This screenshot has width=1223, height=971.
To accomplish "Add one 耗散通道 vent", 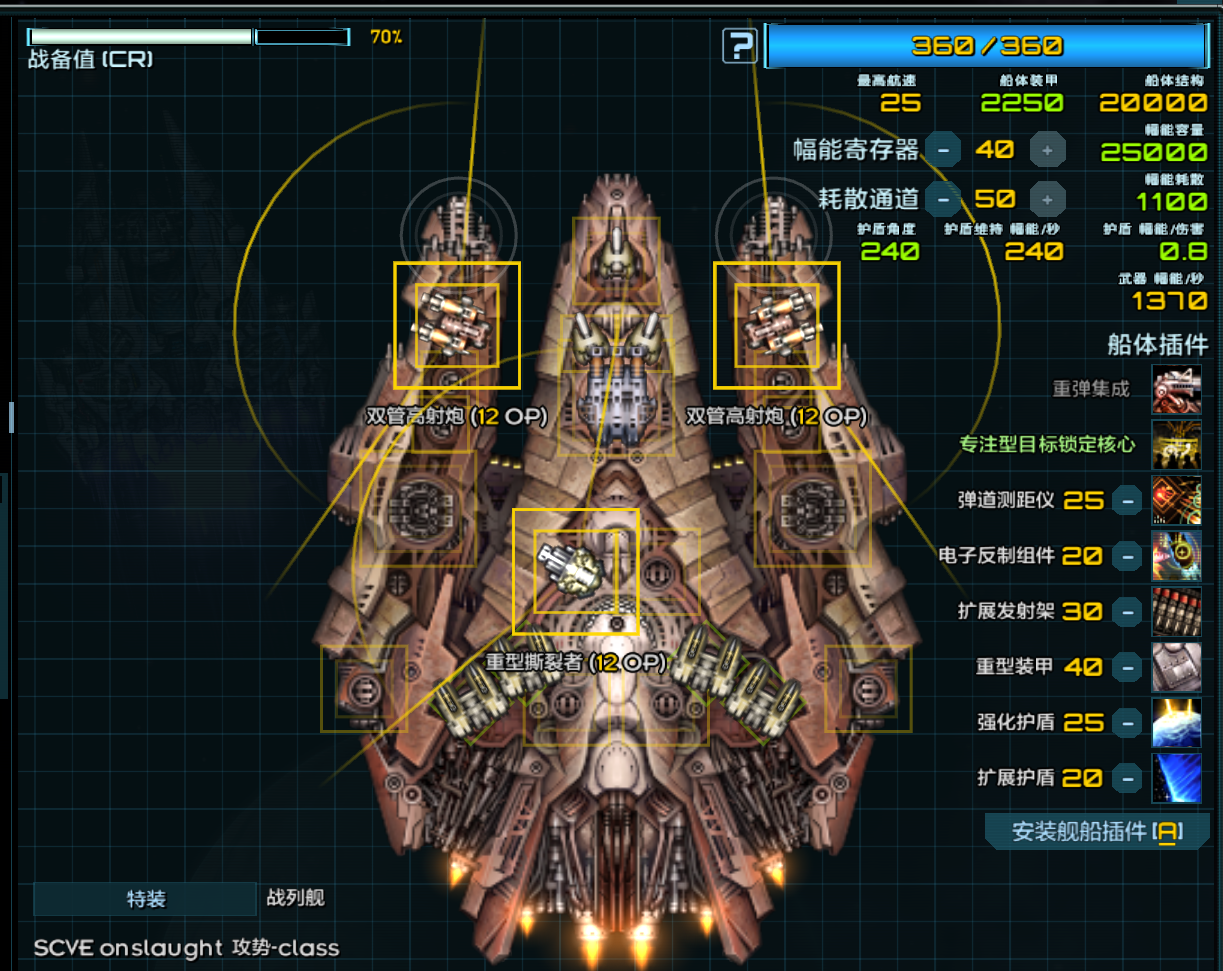I will (1047, 199).
